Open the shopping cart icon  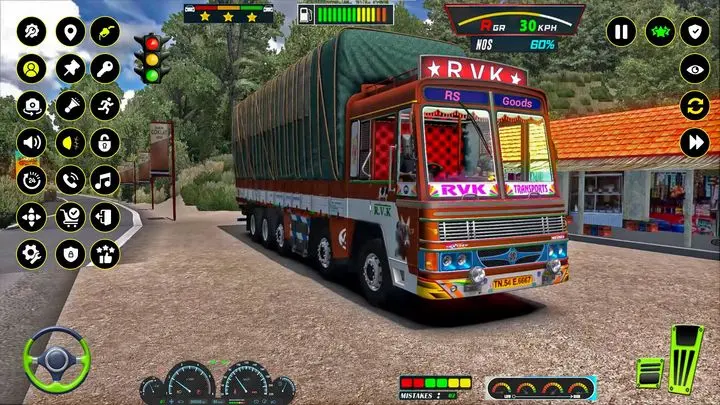[69, 216]
